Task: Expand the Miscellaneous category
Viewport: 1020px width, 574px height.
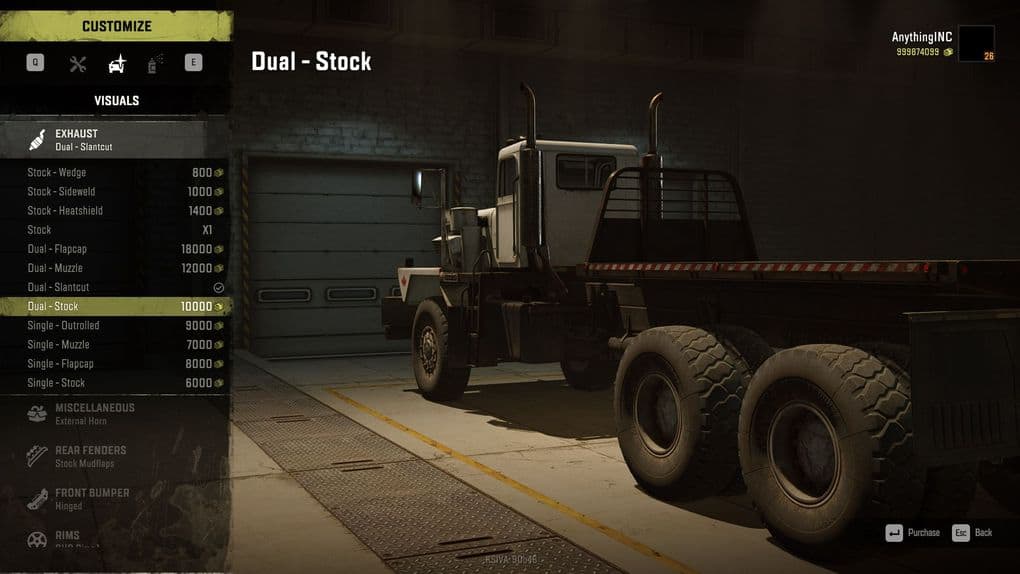Action: [x=116, y=414]
